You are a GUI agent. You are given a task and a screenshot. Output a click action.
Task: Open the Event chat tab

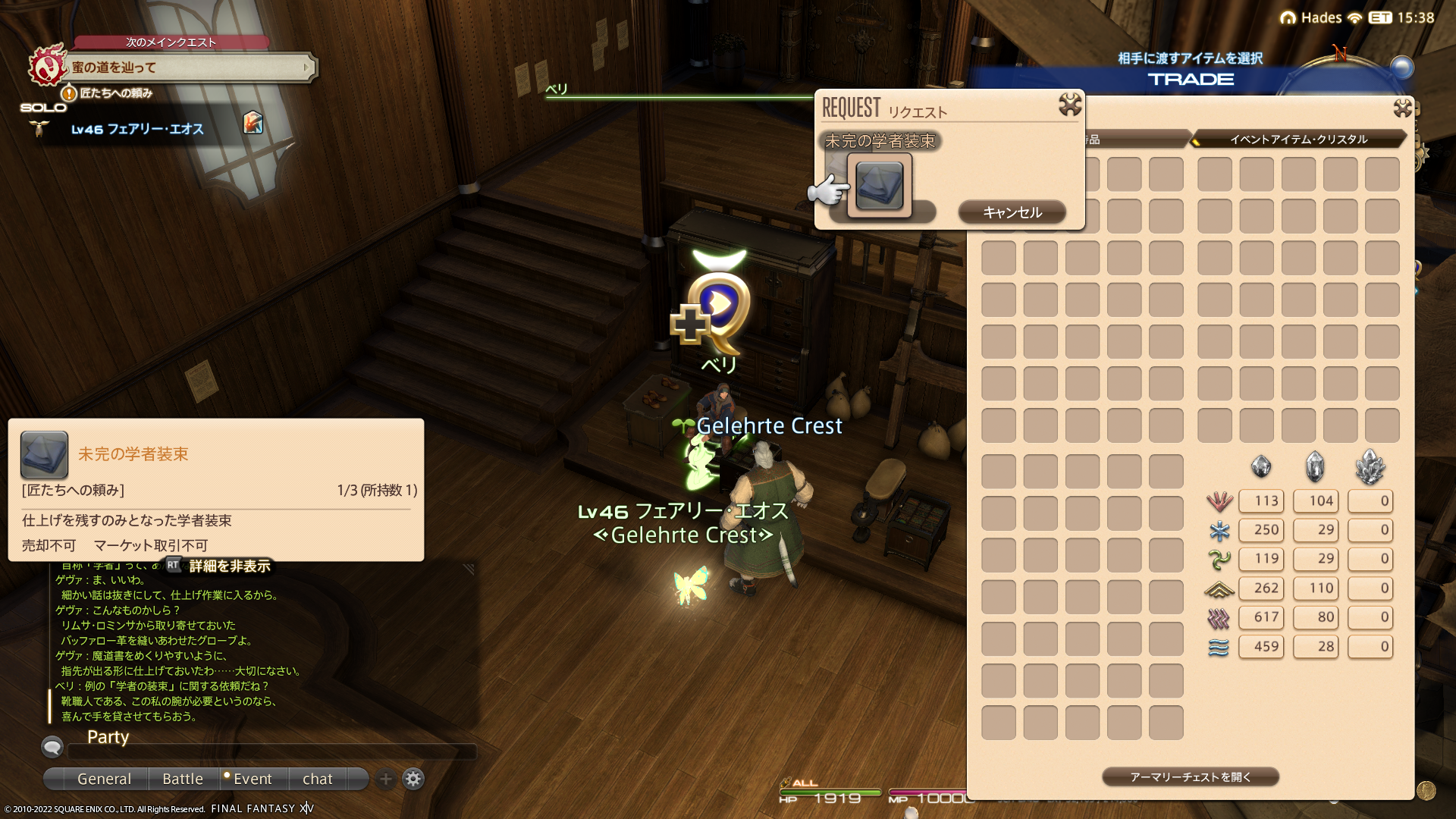coord(252,779)
